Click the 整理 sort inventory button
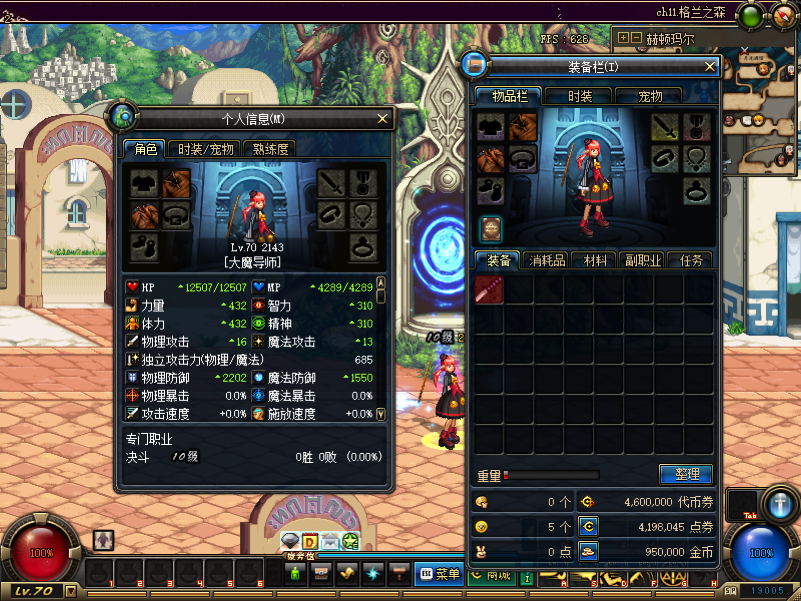 686,474
